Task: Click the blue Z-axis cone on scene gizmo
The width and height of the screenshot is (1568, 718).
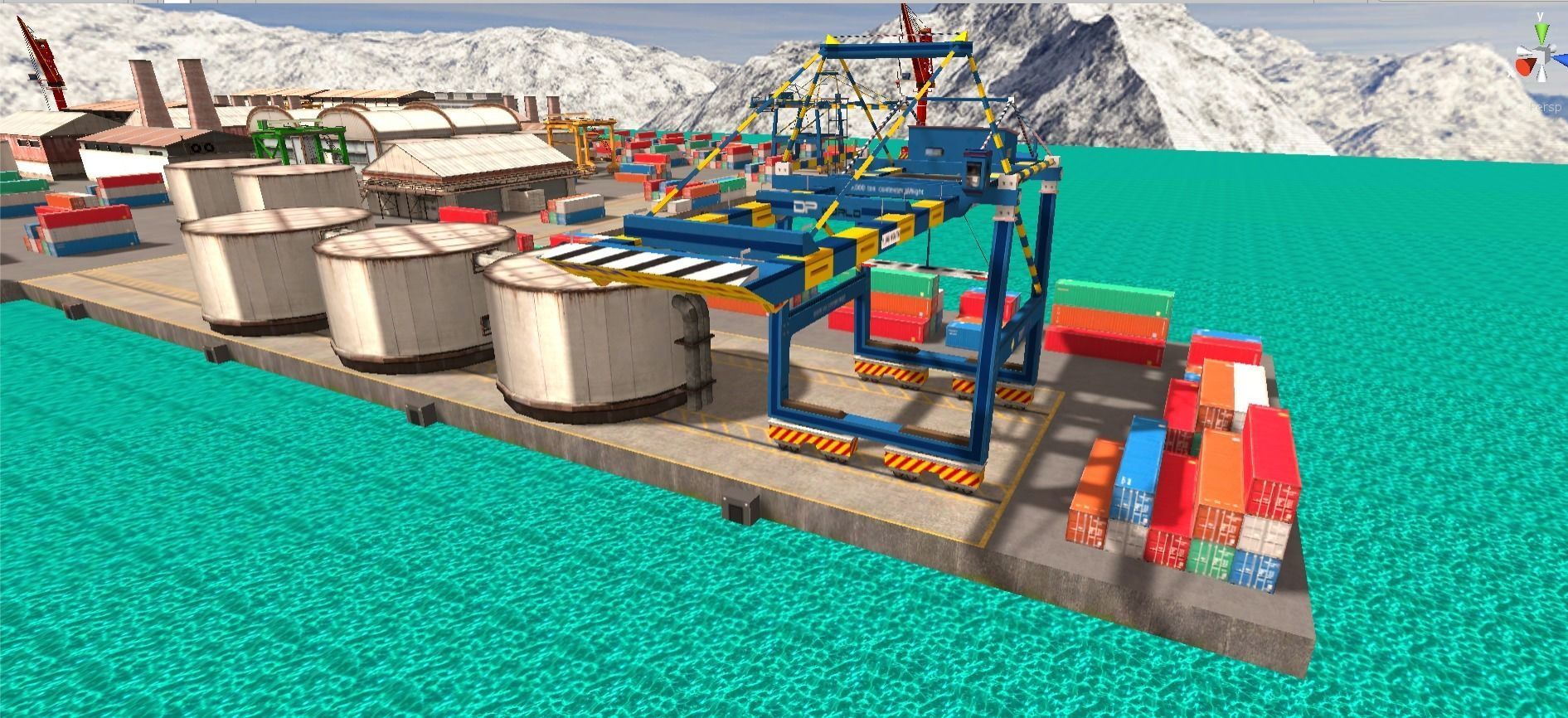Action: pyautogui.click(x=1563, y=59)
